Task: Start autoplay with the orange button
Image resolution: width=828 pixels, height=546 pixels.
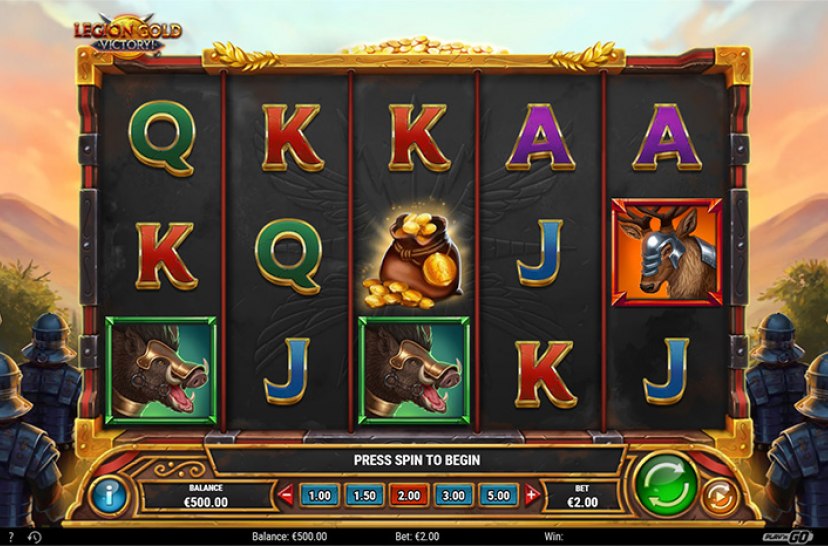Action: click(717, 496)
